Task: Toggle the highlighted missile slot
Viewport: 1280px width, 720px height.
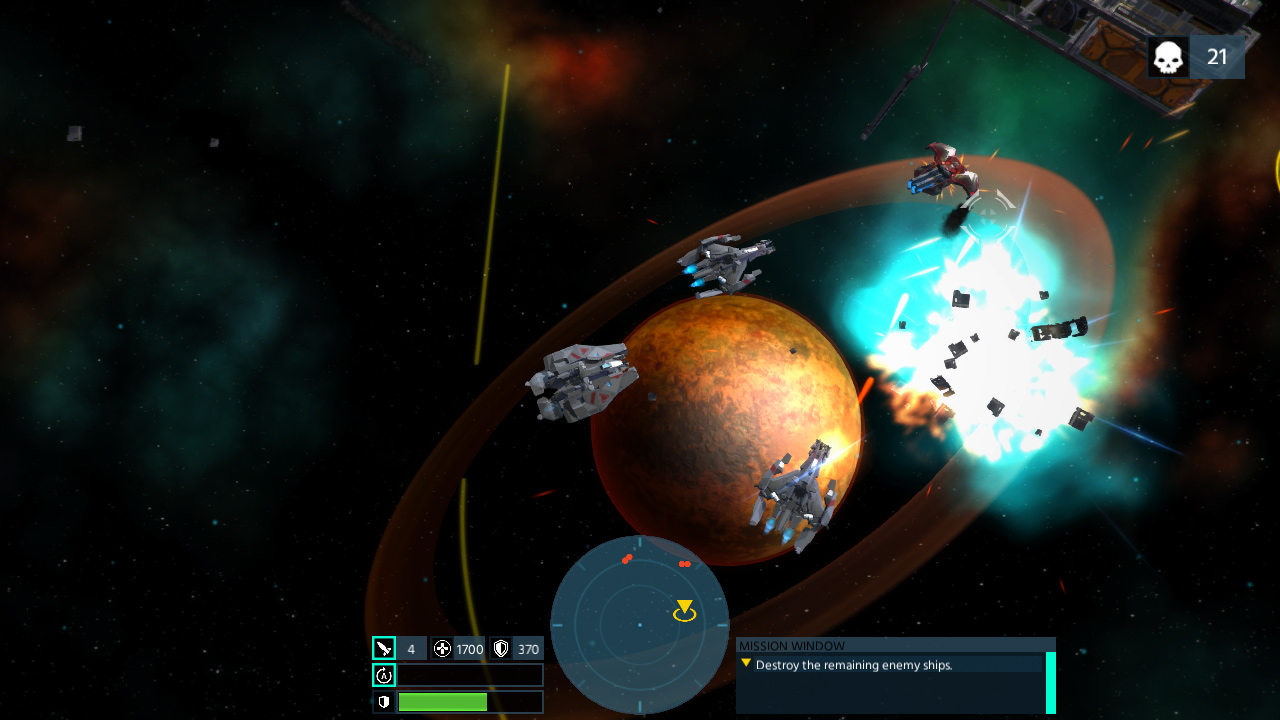Action: (385, 648)
